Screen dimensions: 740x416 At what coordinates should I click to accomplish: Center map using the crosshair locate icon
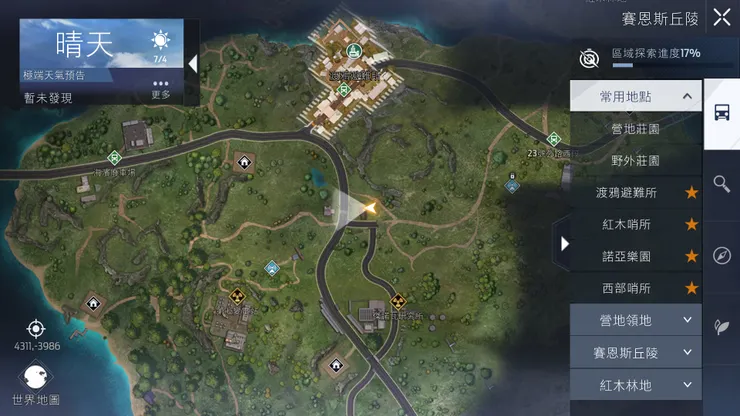(x=36, y=328)
